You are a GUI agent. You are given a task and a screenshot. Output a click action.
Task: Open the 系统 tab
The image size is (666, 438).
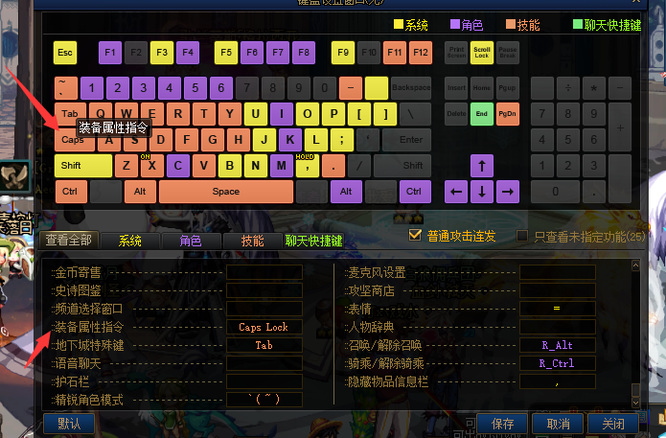pyautogui.click(x=130, y=240)
